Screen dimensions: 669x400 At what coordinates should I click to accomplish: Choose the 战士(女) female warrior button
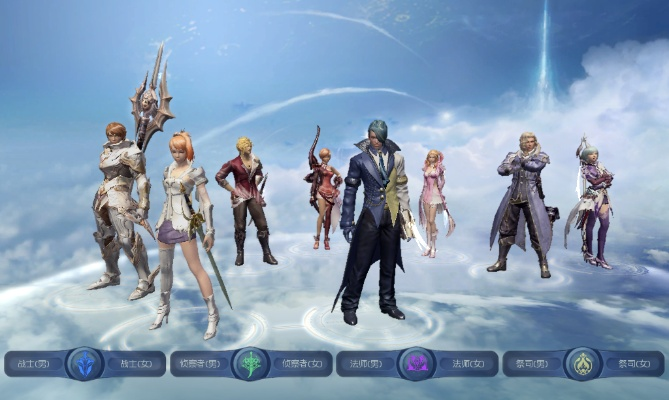[x=134, y=364]
